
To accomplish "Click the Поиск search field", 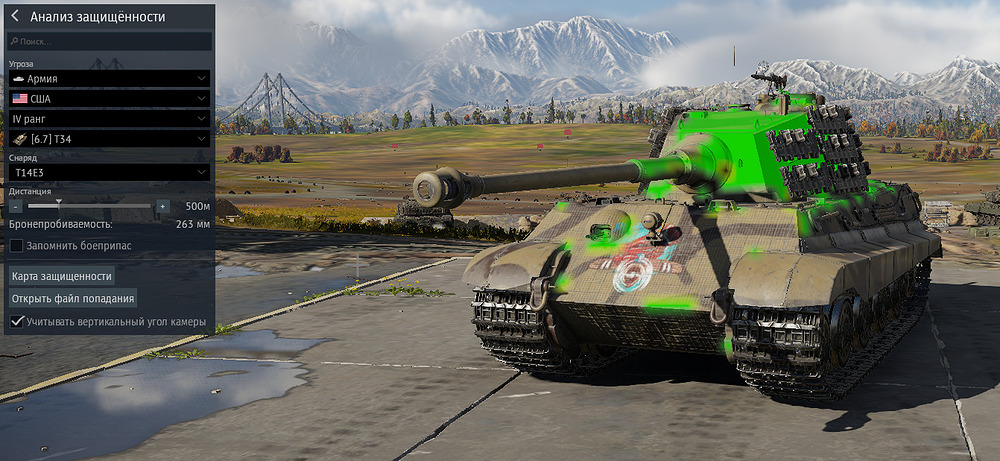I will (x=110, y=42).
